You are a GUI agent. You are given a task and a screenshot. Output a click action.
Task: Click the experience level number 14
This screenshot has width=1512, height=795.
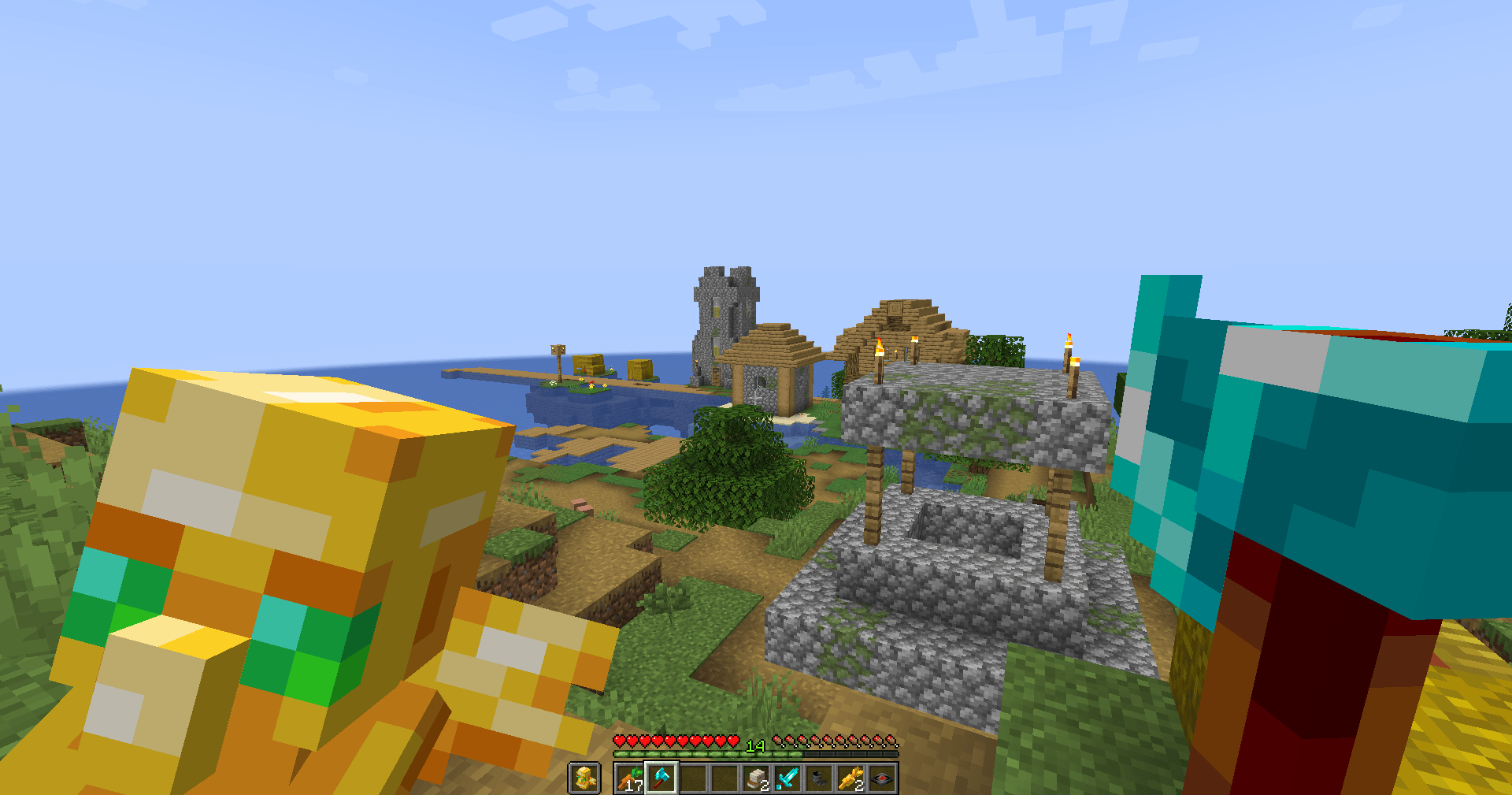pyautogui.click(x=756, y=747)
